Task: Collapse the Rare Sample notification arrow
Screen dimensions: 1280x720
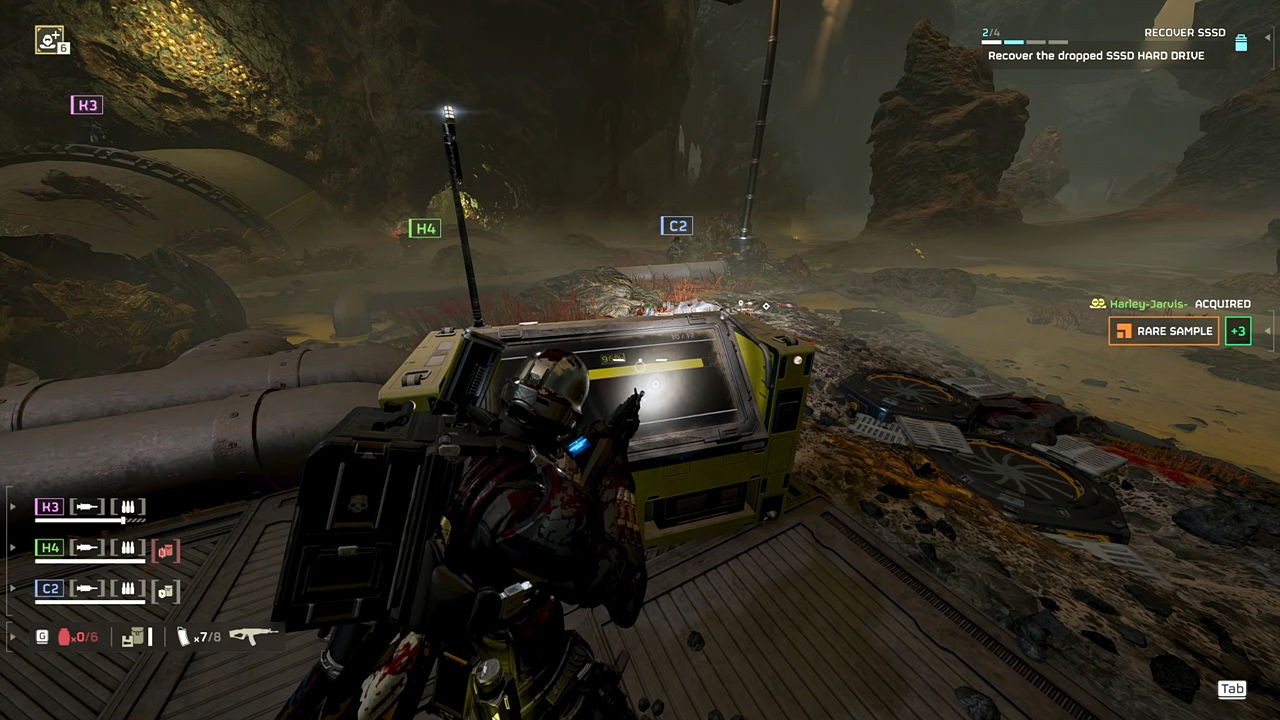Action: click(1267, 331)
